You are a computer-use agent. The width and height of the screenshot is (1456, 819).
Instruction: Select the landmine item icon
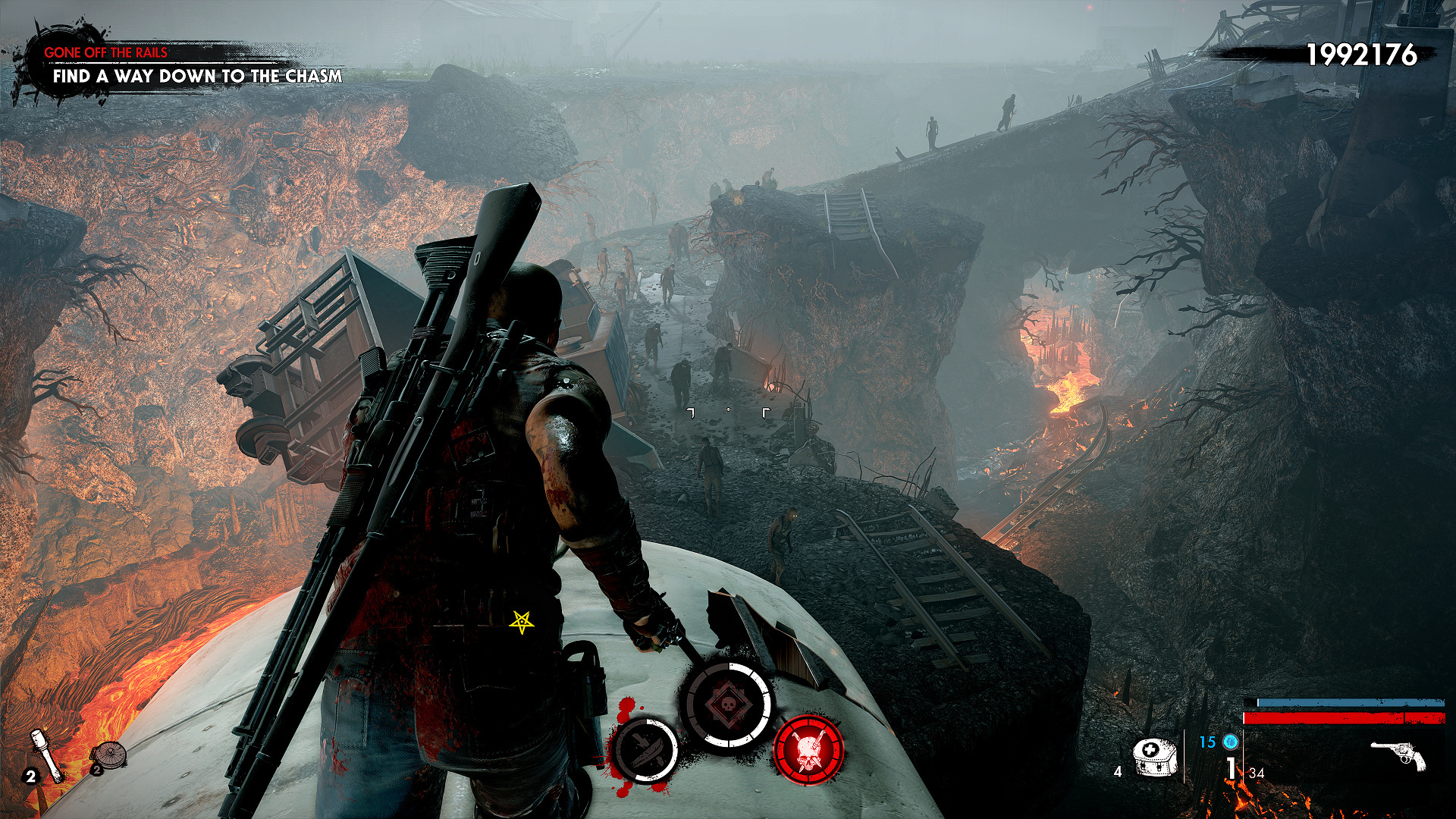[108, 755]
